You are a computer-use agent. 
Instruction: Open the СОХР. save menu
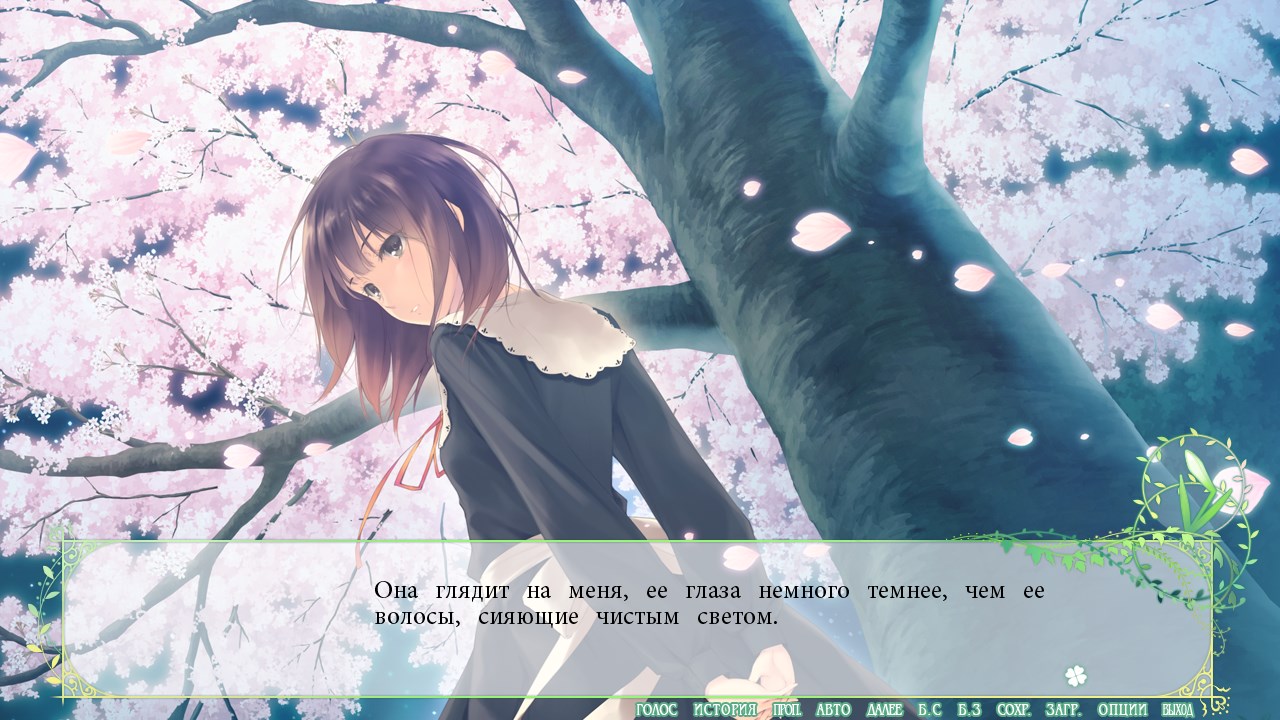(x=1014, y=710)
